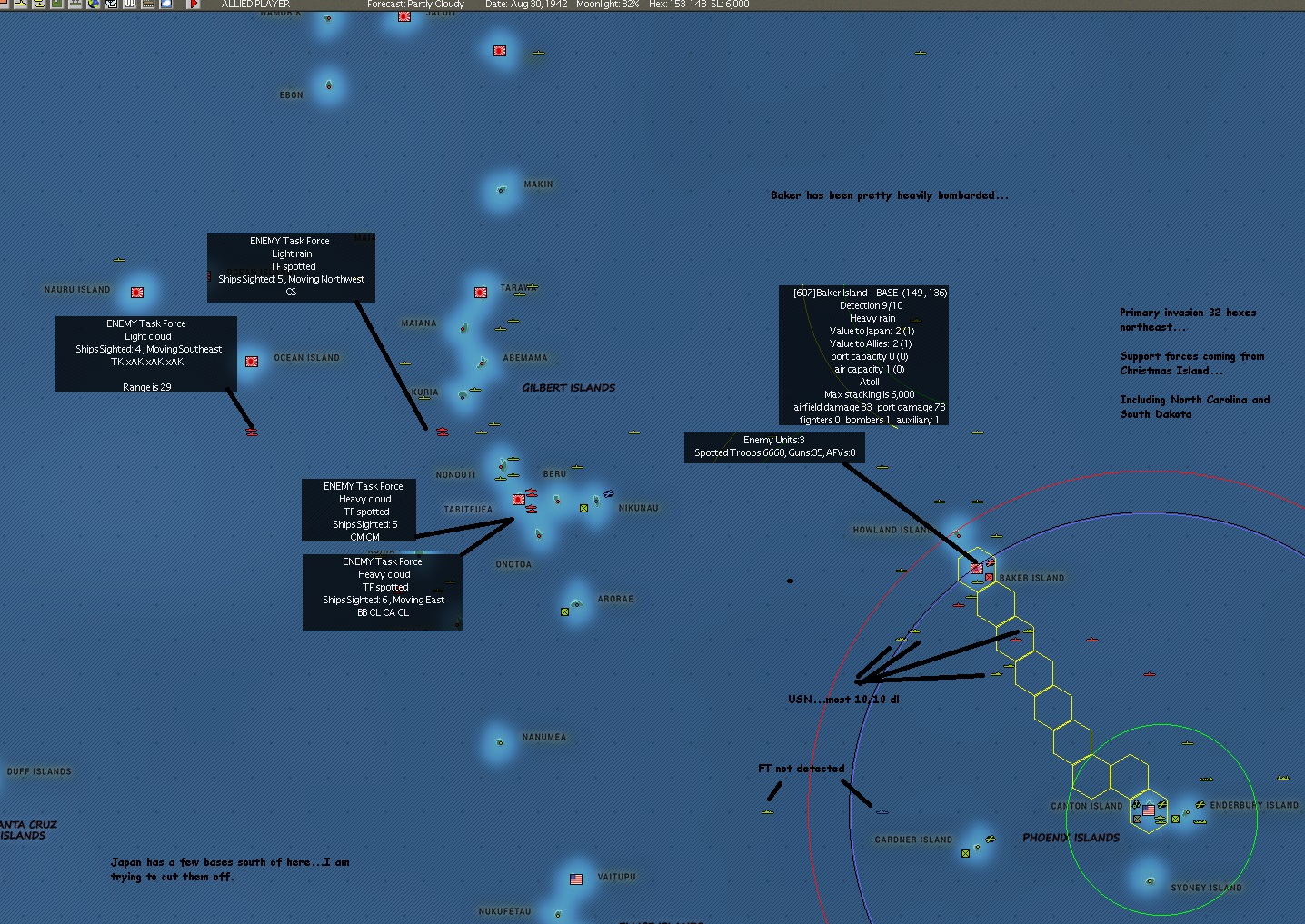
Task: Select the Allied flag counter at Canton Island
Action: tap(1147, 809)
